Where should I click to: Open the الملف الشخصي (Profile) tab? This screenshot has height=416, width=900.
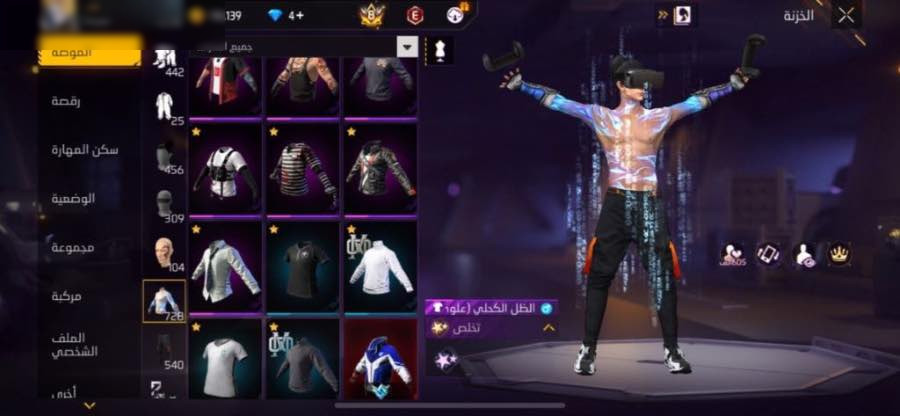click(x=73, y=345)
